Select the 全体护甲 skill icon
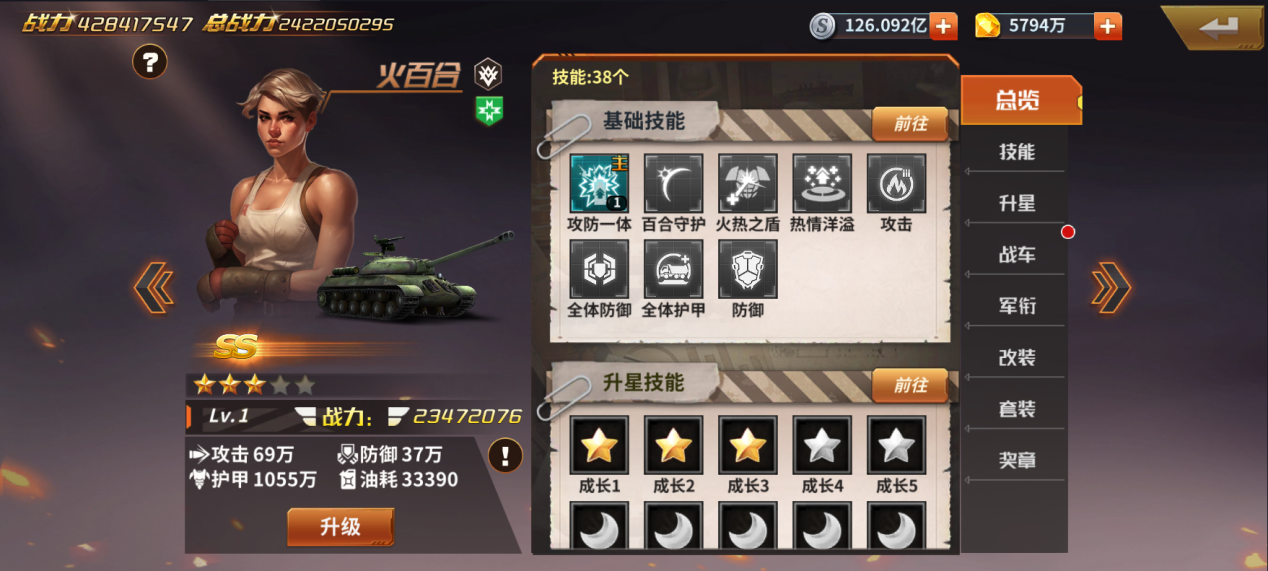1268x571 pixels. coord(674,270)
